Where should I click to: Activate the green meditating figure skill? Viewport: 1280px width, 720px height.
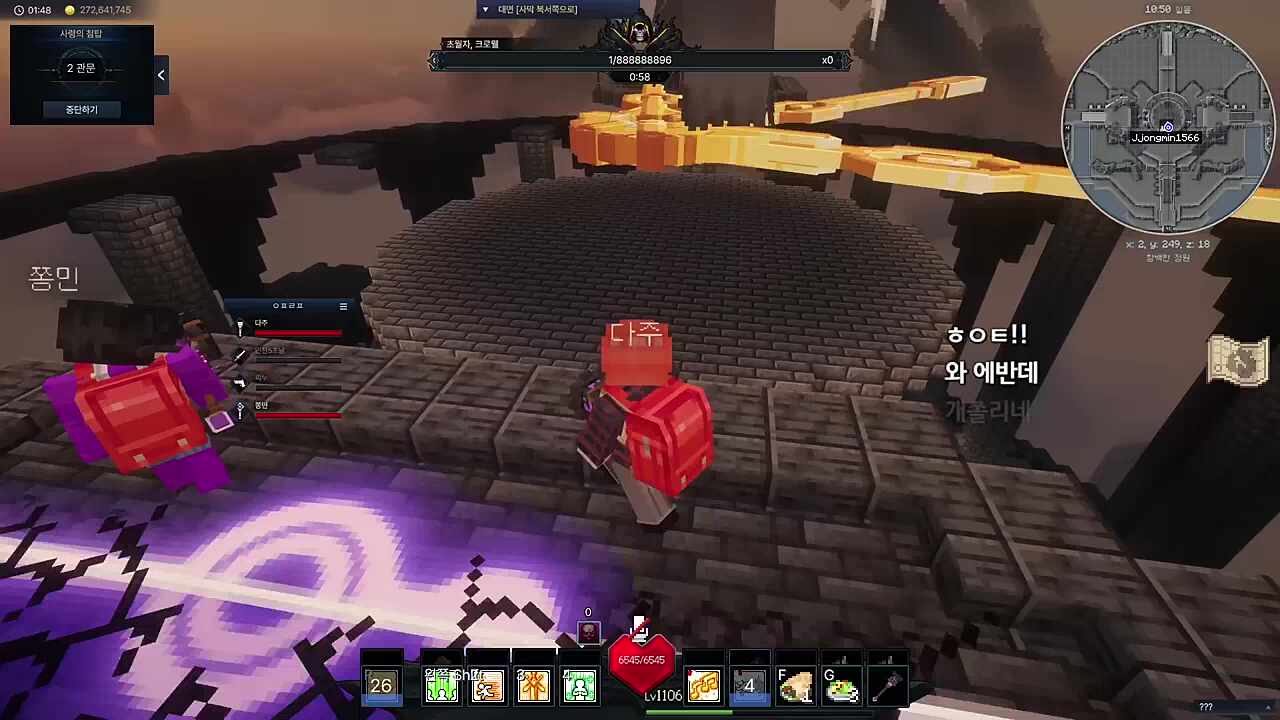[580, 686]
